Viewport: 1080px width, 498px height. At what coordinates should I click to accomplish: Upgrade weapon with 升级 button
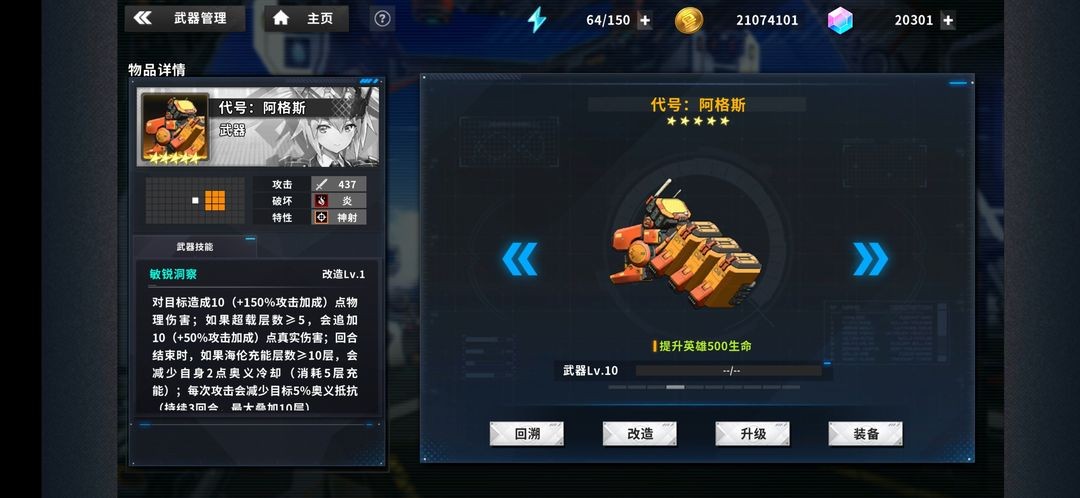point(752,433)
